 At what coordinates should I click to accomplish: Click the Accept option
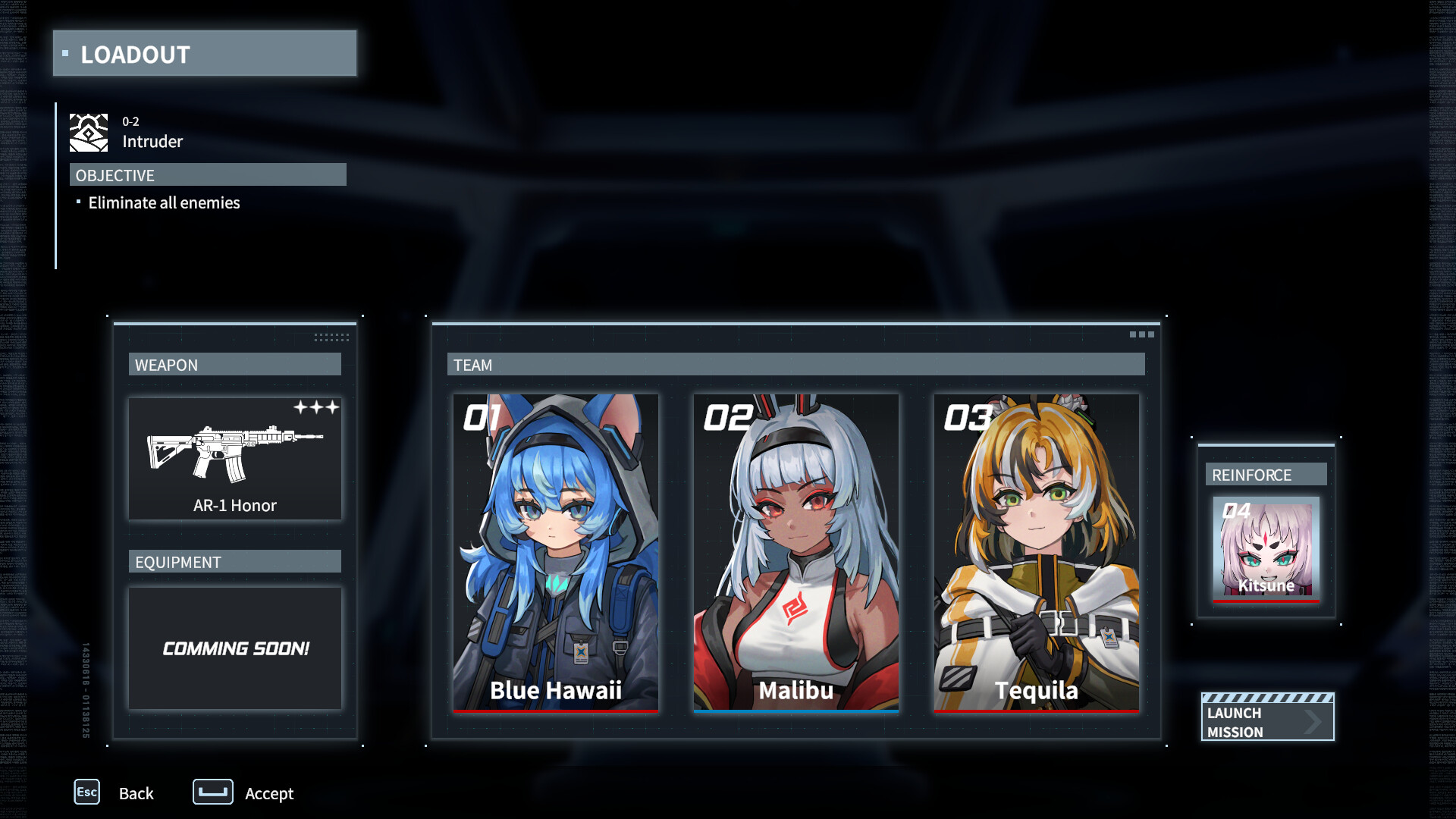pyautogui.click(x=268, y=793)
